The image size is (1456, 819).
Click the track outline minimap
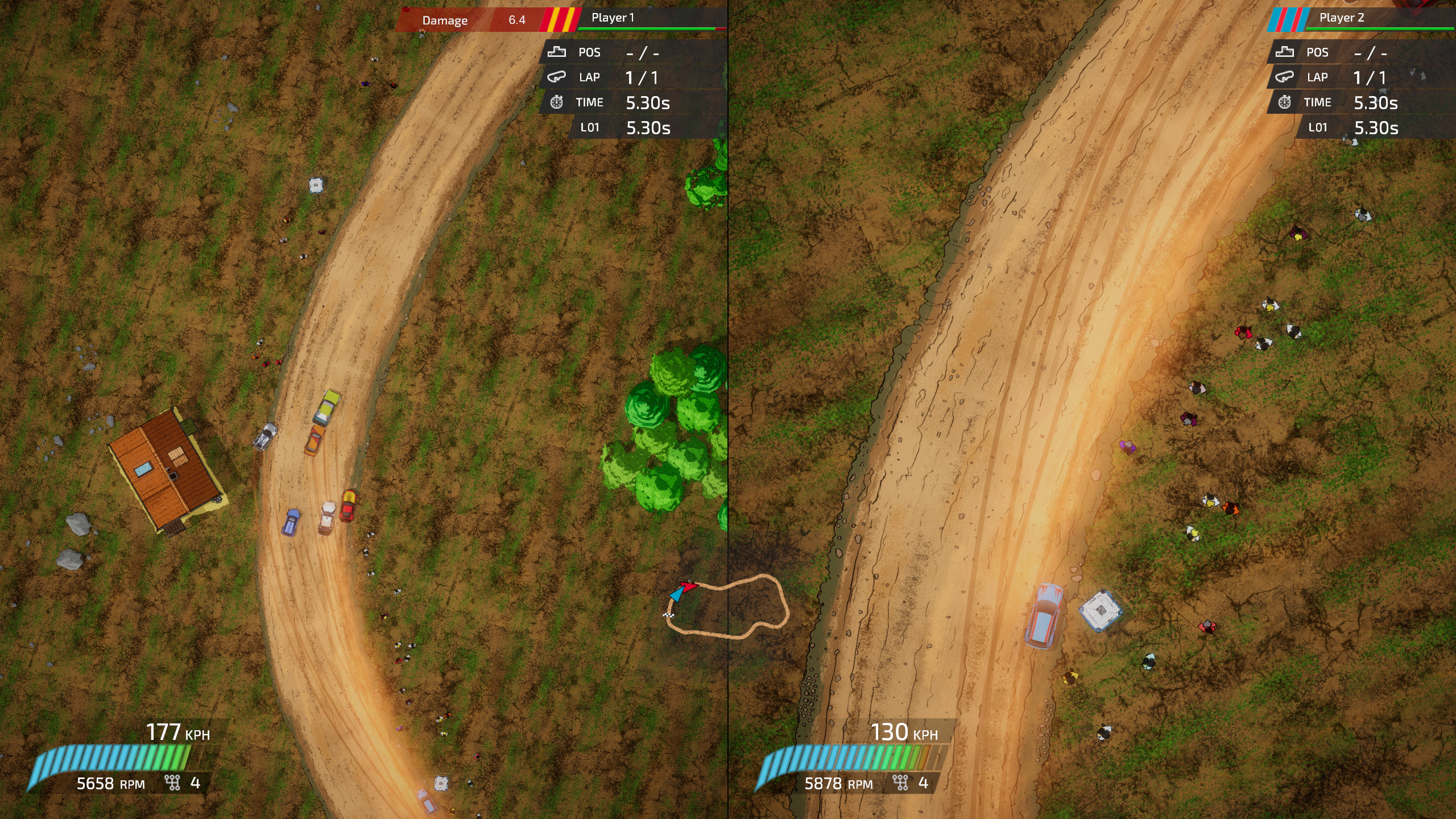coord(729,607)
